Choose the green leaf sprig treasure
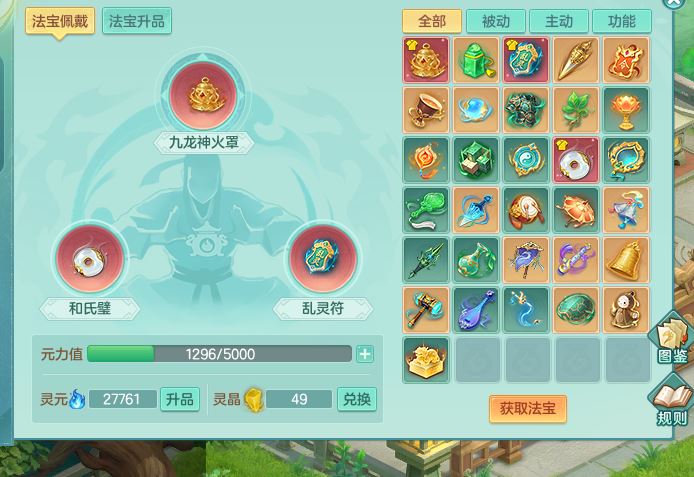 coord(576,110)
